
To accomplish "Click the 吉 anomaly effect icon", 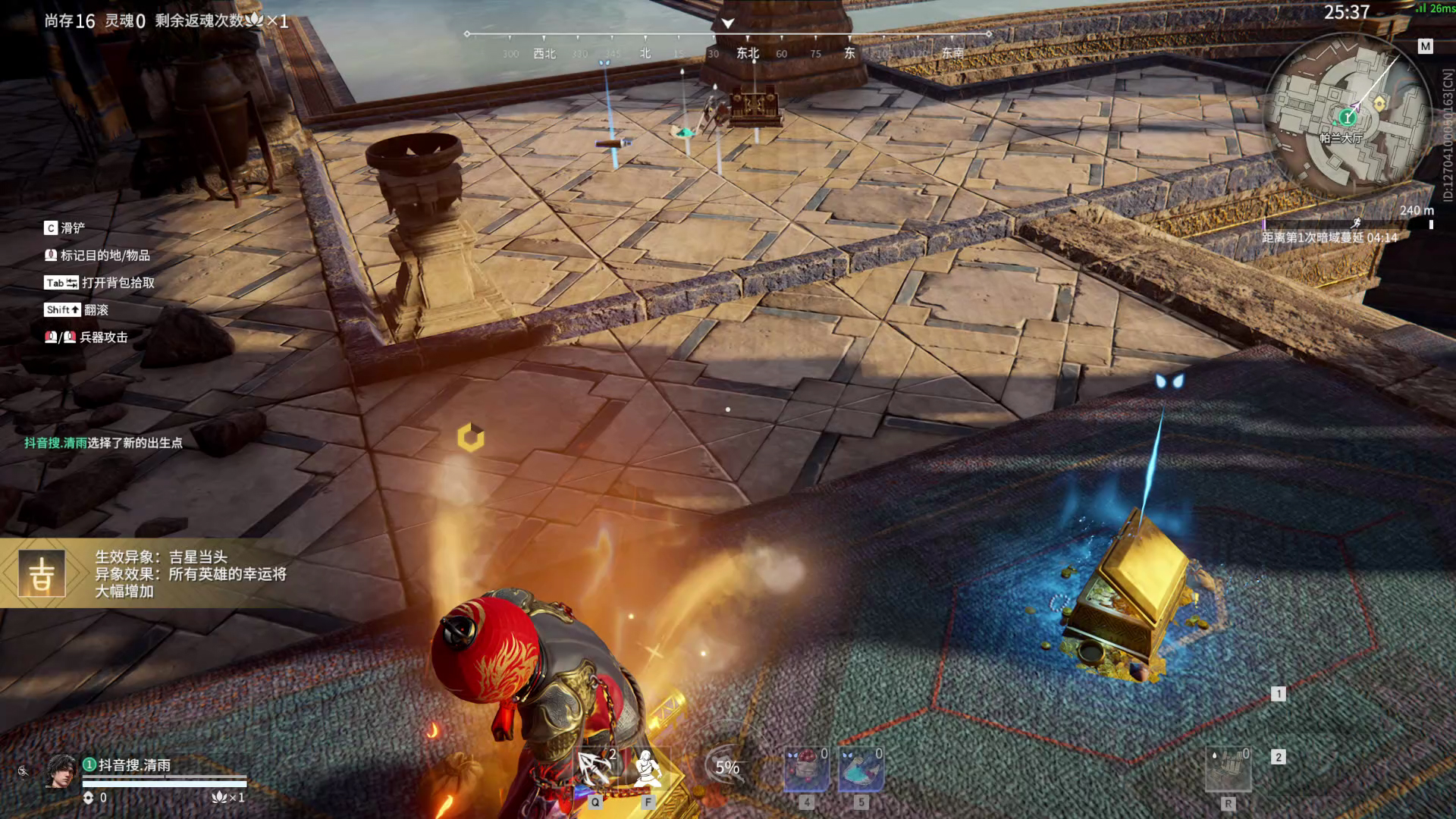I will click(42, 574).
